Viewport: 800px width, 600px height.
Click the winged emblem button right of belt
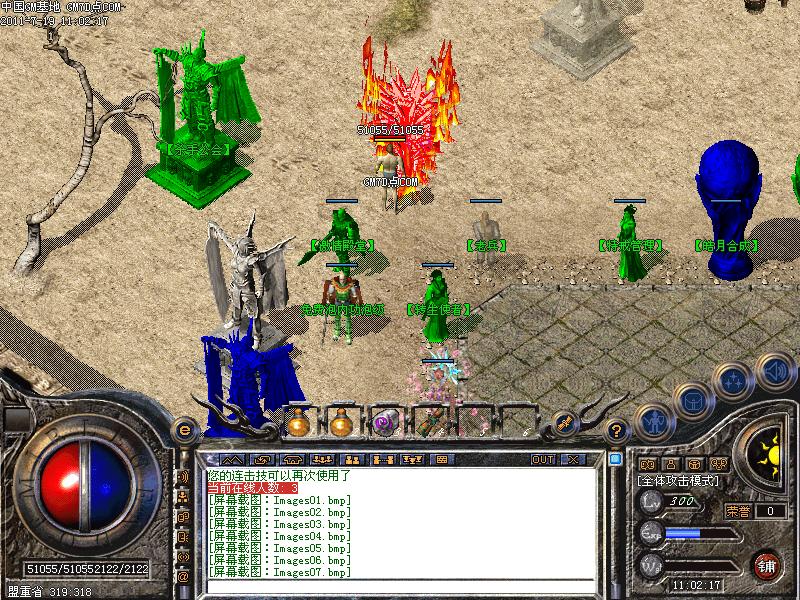[563, 423]
